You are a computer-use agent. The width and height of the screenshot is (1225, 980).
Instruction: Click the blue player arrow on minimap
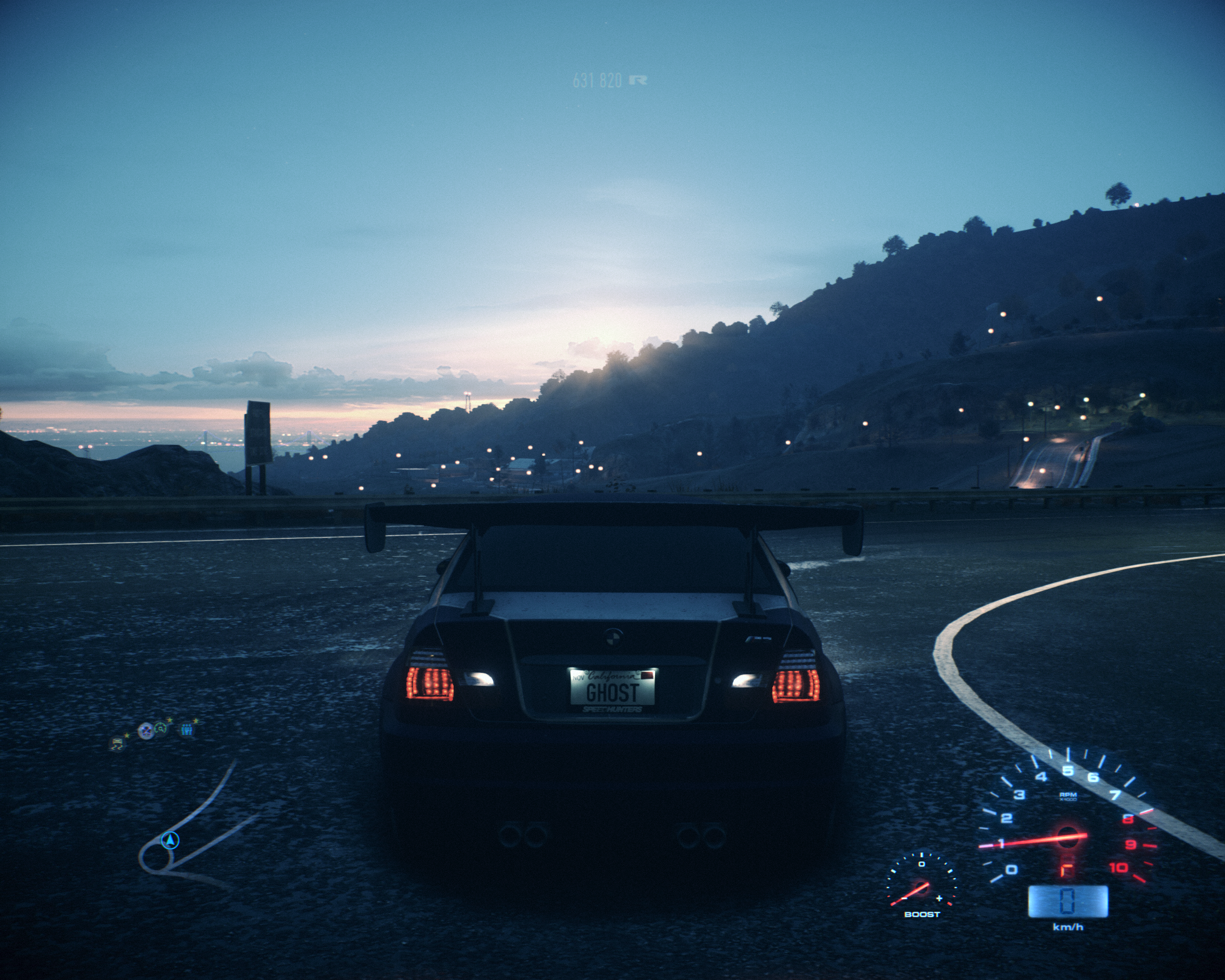point(169,840)
